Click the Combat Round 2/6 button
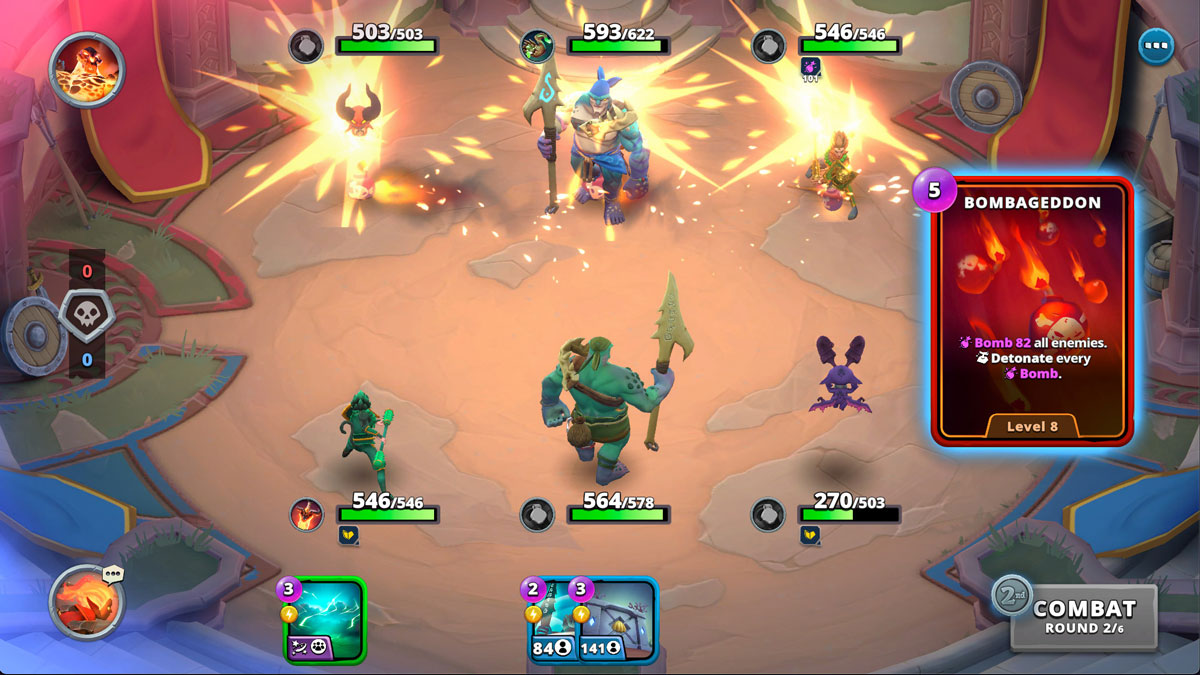Screen dimensions: 1200x675 (1083, 616)
